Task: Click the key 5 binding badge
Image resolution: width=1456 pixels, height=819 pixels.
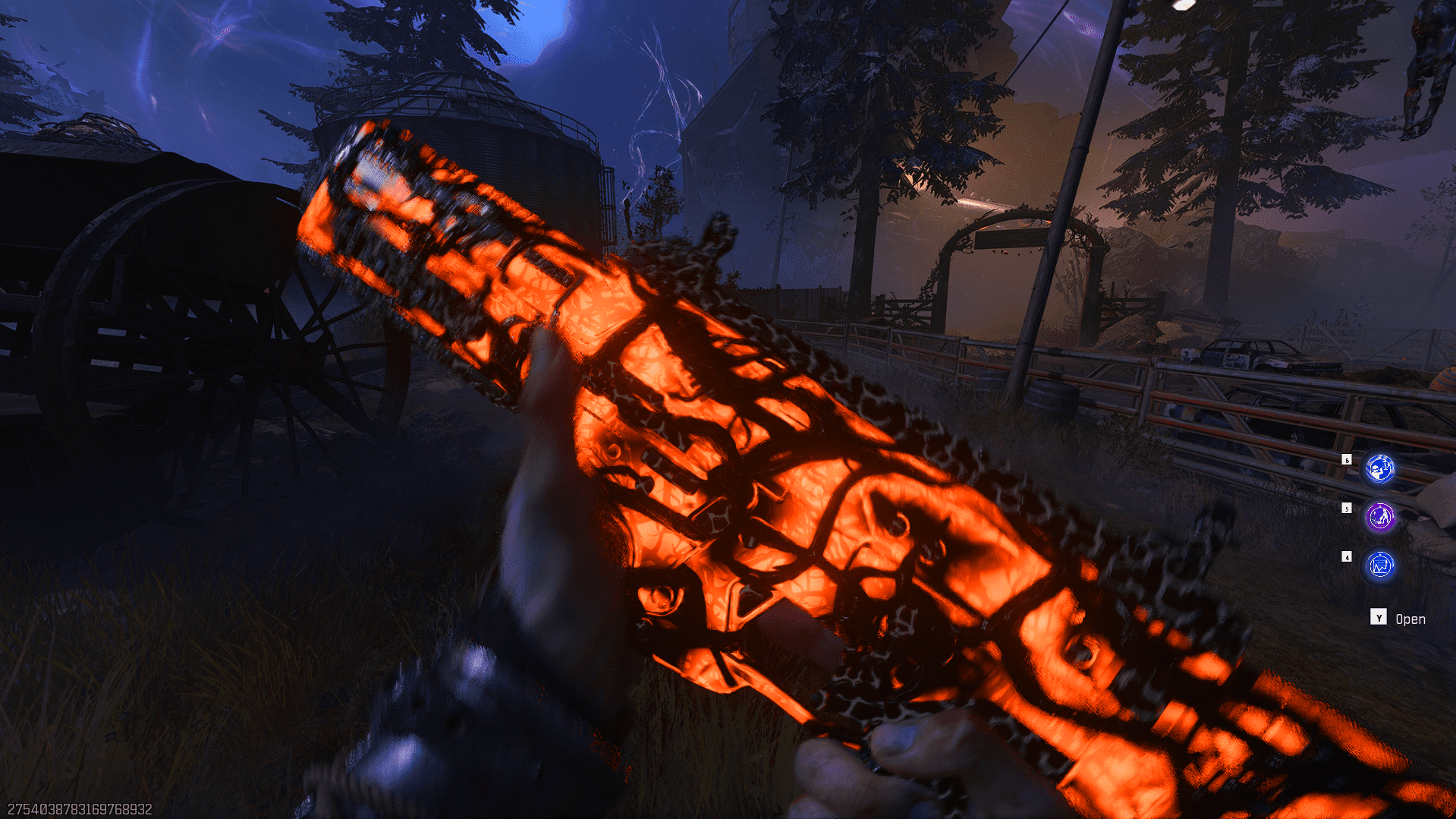Action: [x=1348, y=508]
